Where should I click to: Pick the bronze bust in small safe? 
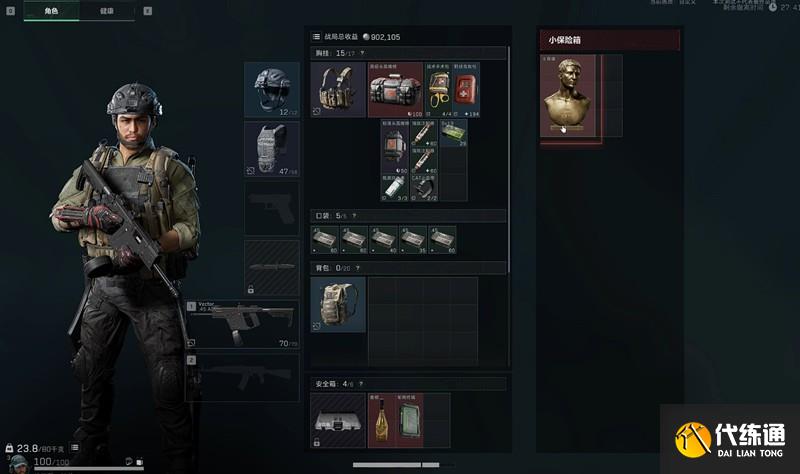point(568,96)
